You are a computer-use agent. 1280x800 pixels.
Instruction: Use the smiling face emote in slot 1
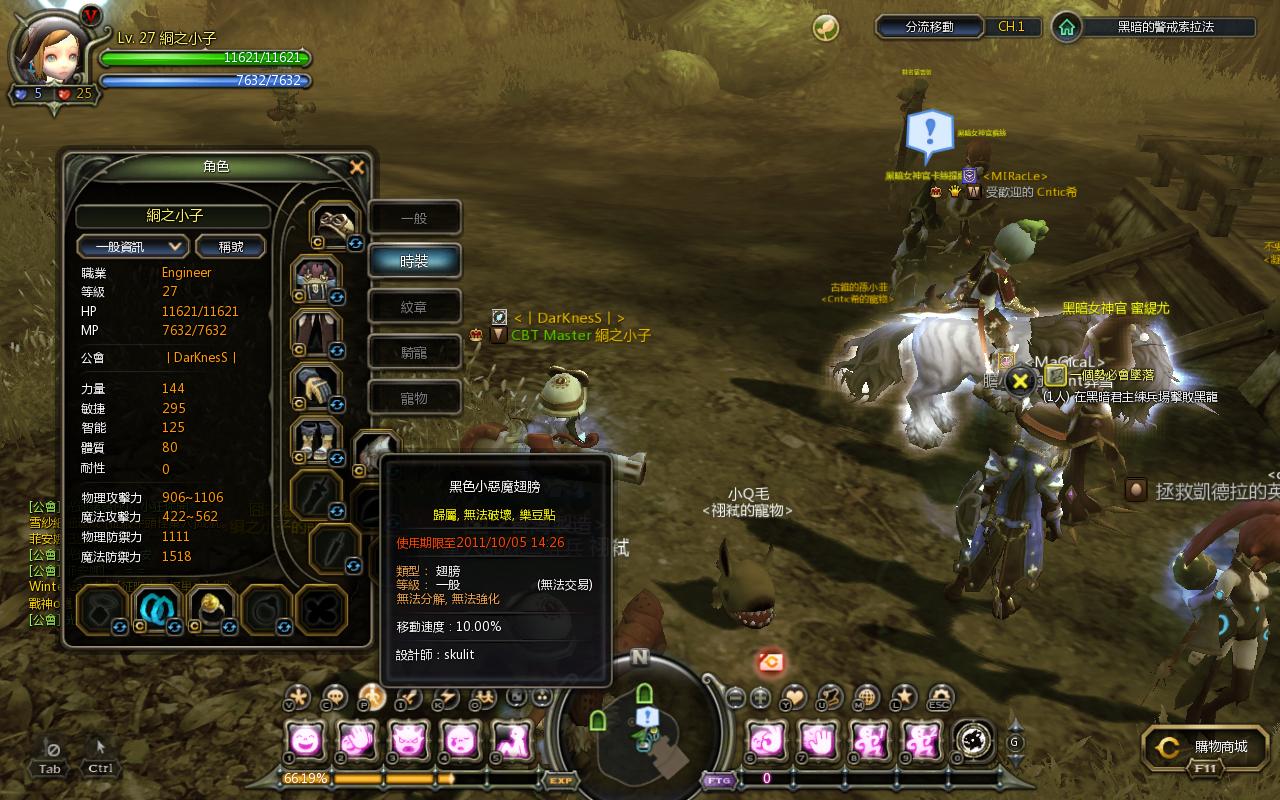pyautogui.click(x=304, y=741)
